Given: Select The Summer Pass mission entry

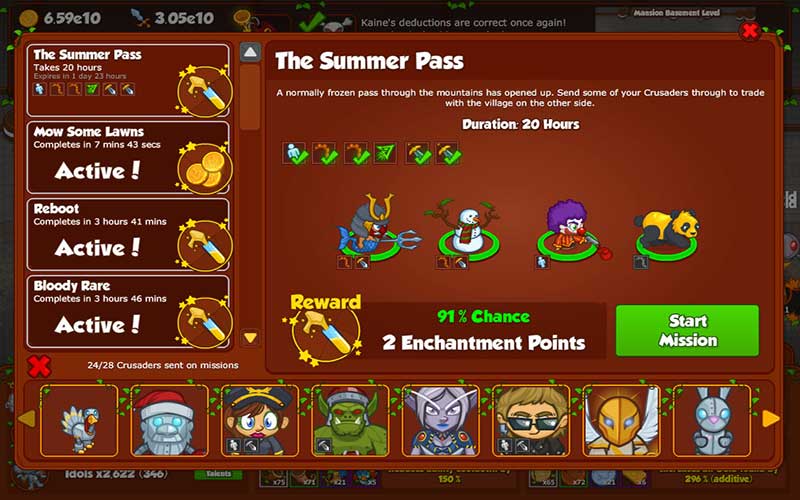Looking at the screenshot, I should click(x=128, y=80).
